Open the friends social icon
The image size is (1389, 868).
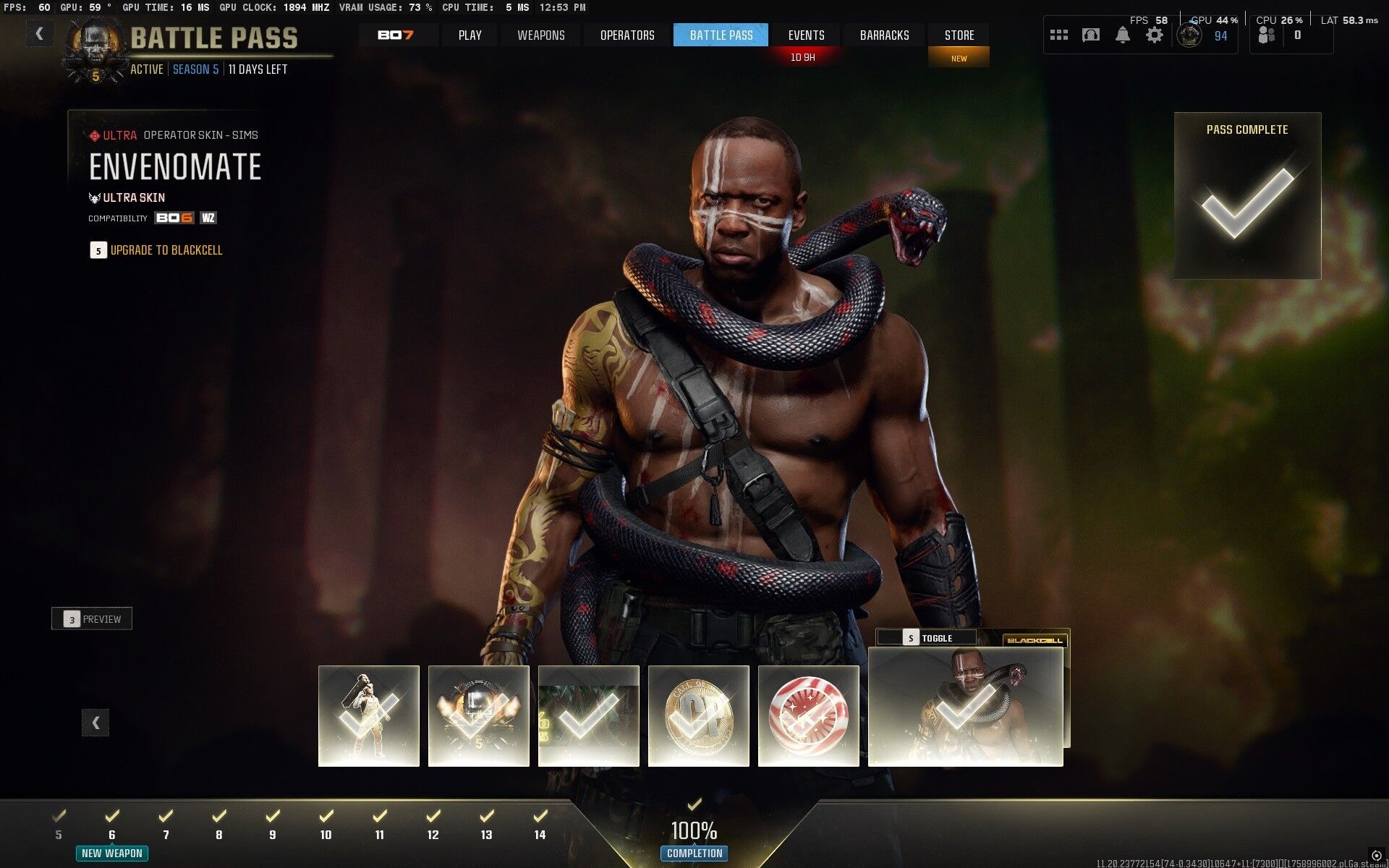pyautogui.click(x=1267, y=35)
